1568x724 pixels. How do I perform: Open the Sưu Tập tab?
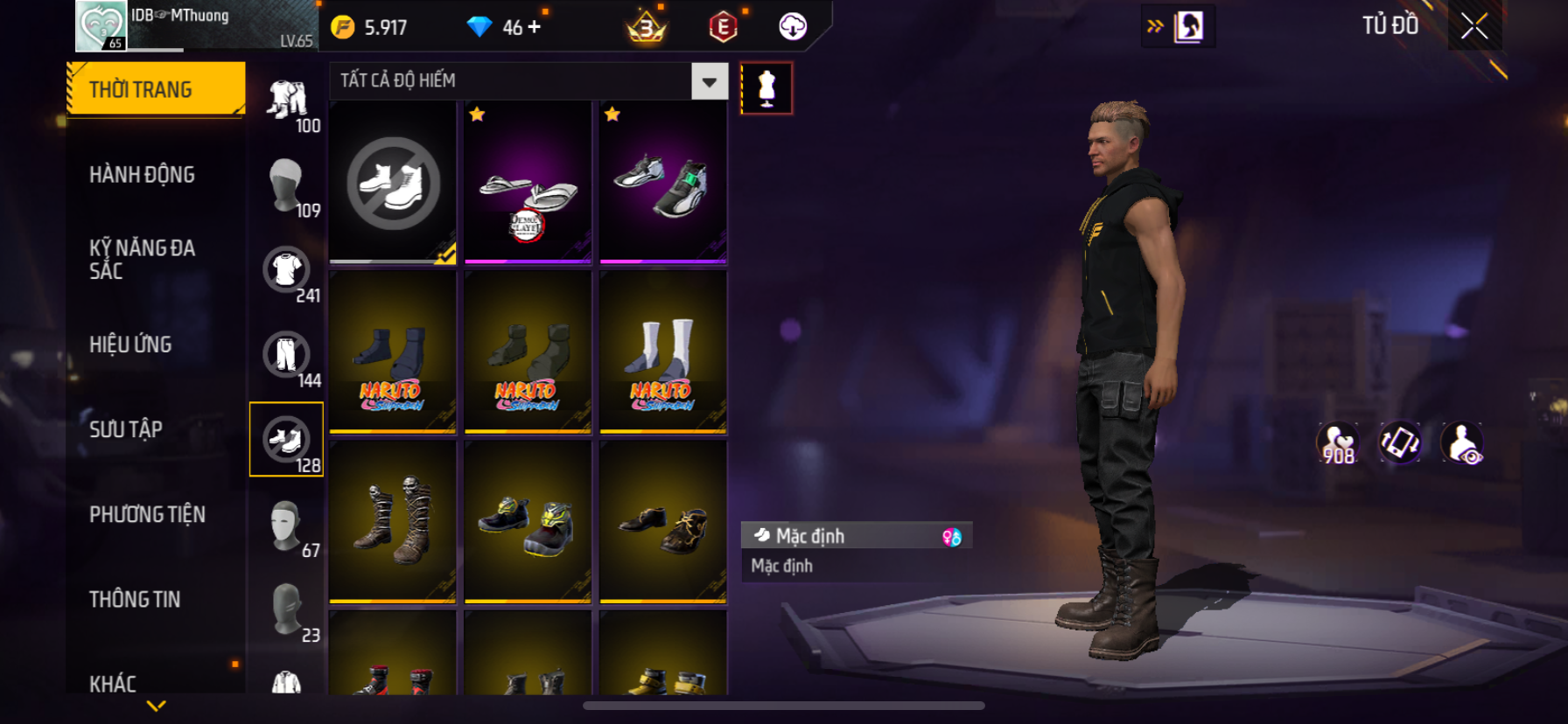tap(126, 429)
